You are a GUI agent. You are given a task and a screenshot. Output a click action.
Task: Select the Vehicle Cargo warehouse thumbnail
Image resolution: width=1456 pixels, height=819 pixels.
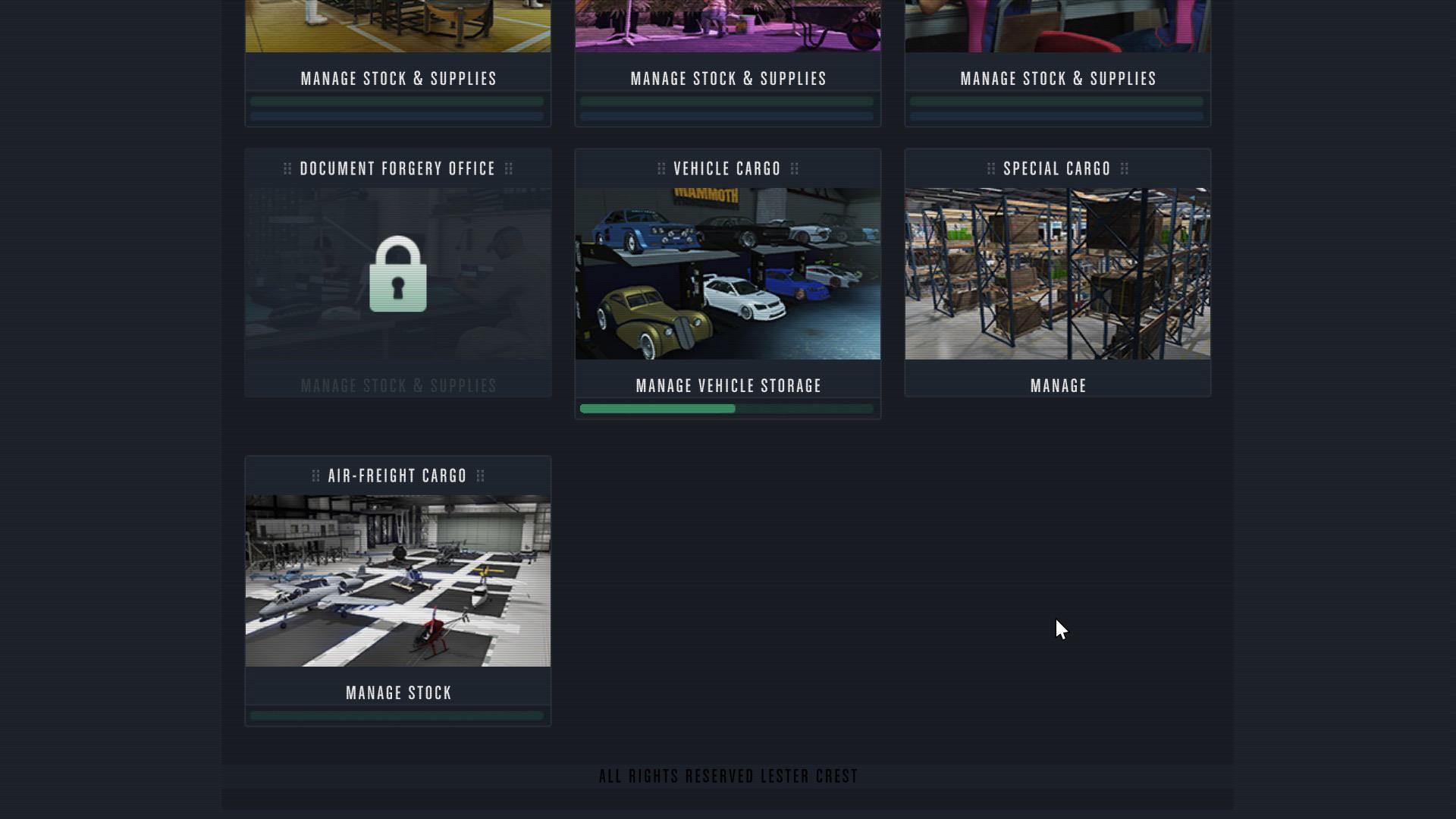point(727,273)
